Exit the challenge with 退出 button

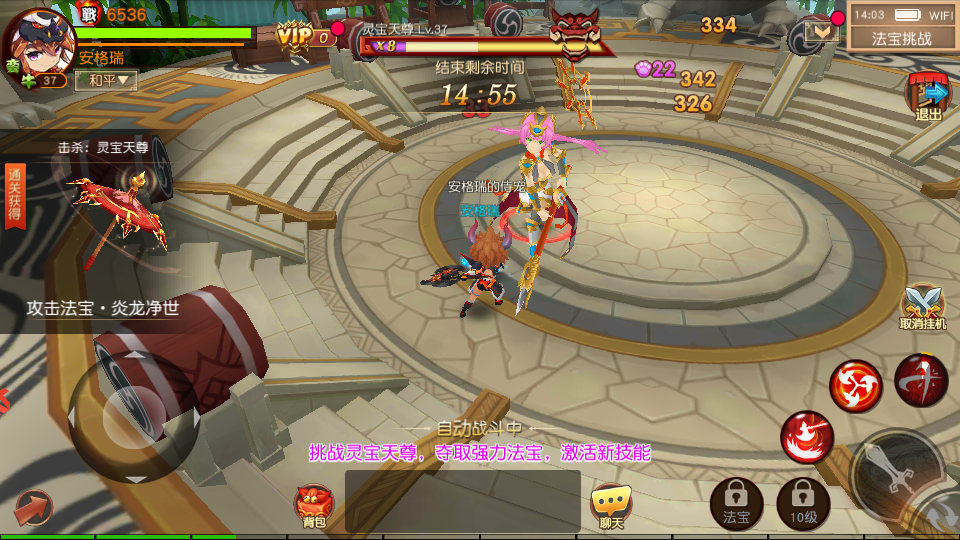click(x=929, y=97)
